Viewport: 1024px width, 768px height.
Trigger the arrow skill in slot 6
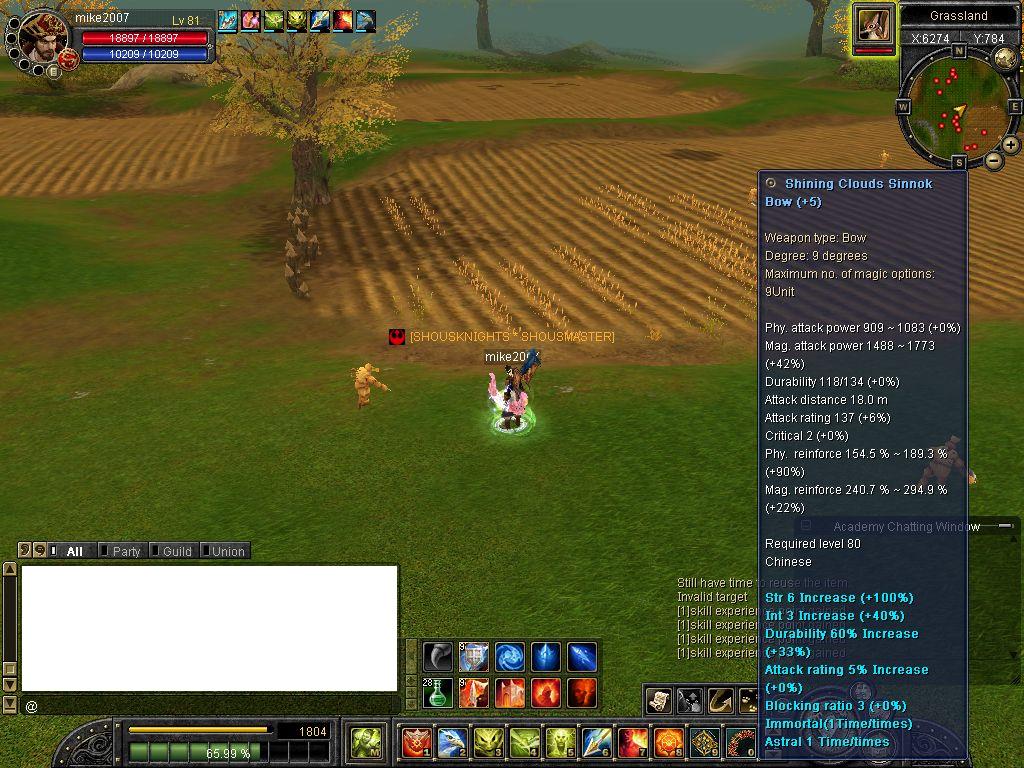(x=597, y=742)
